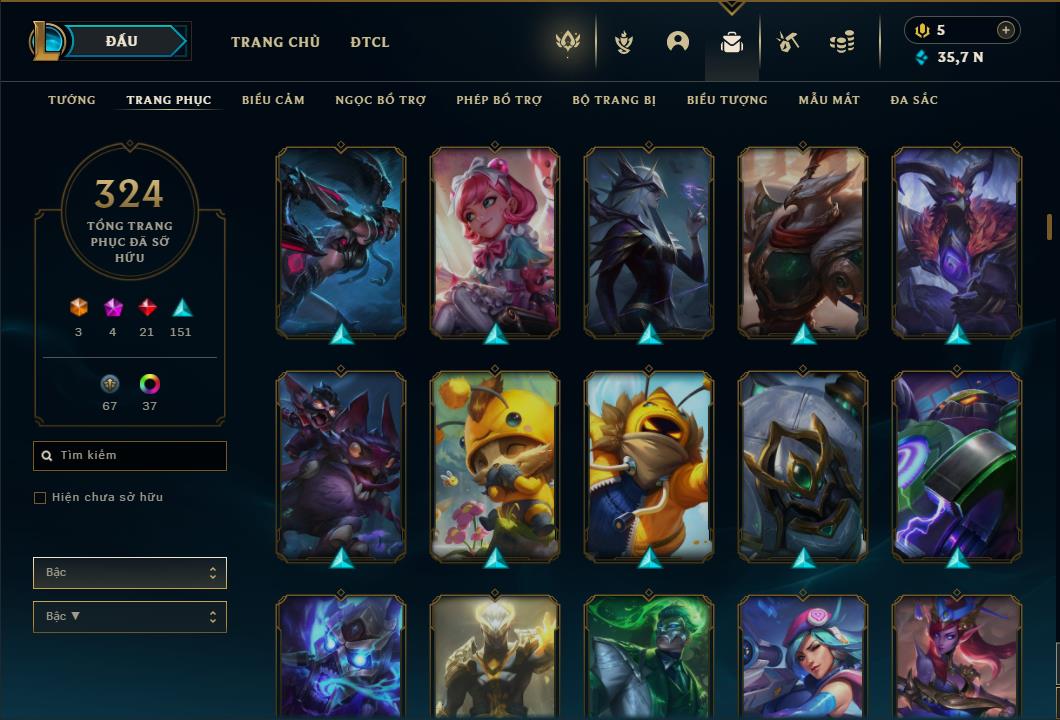Open the ĐTCL menu entry
1060x720 pixels.
point(370,42)
